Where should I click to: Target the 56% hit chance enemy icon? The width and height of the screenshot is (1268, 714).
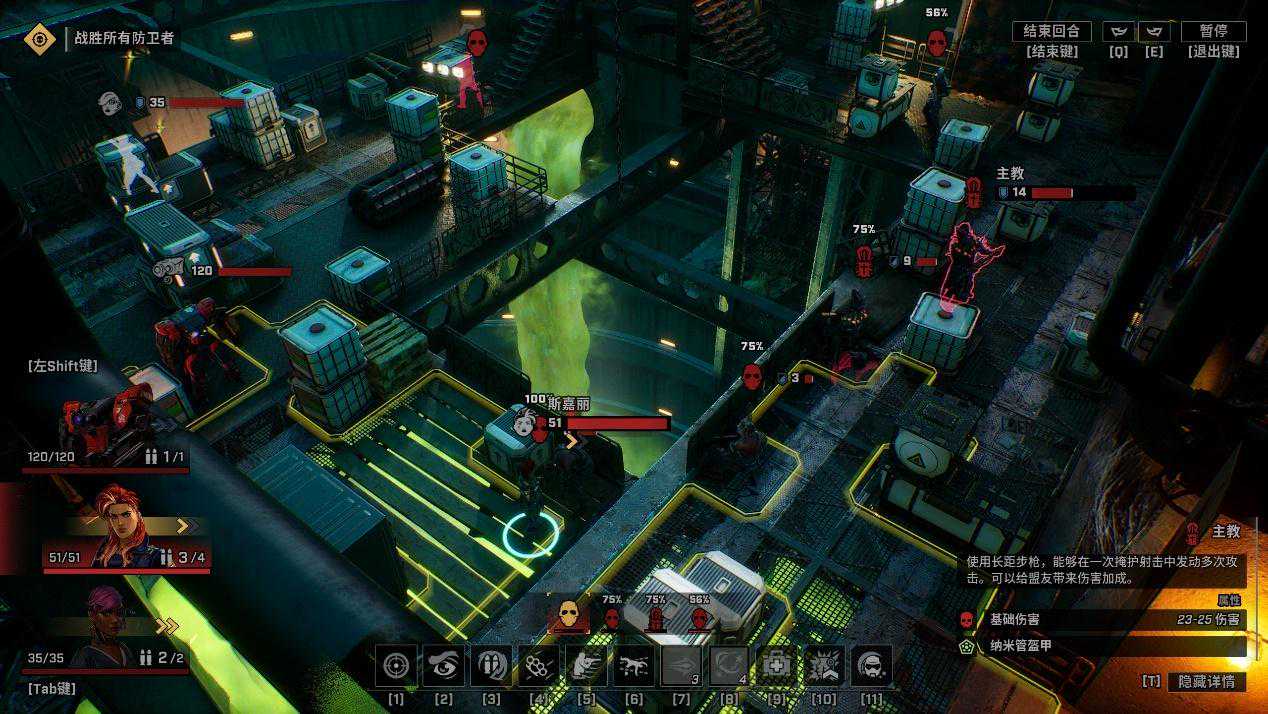click(x=700, y=619)
